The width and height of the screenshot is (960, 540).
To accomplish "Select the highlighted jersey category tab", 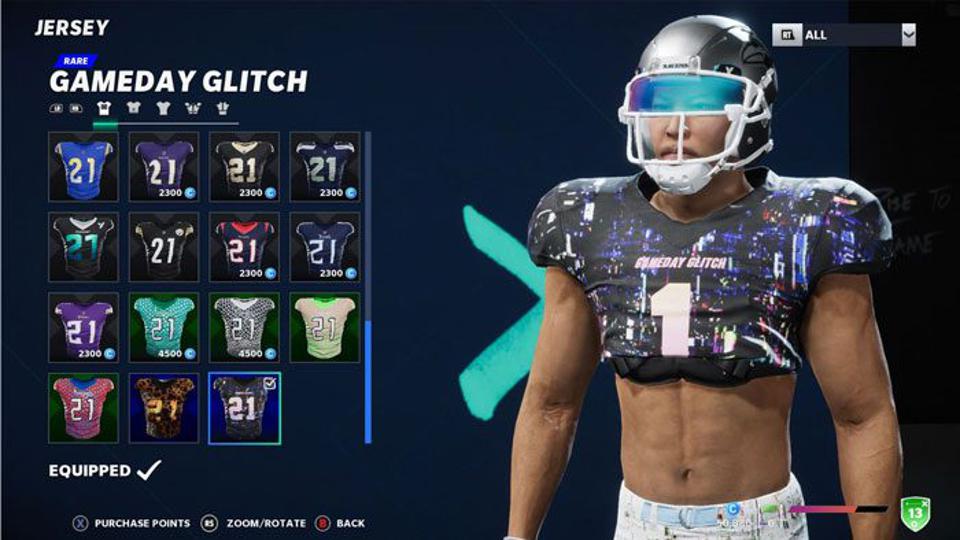I will 103,108.
